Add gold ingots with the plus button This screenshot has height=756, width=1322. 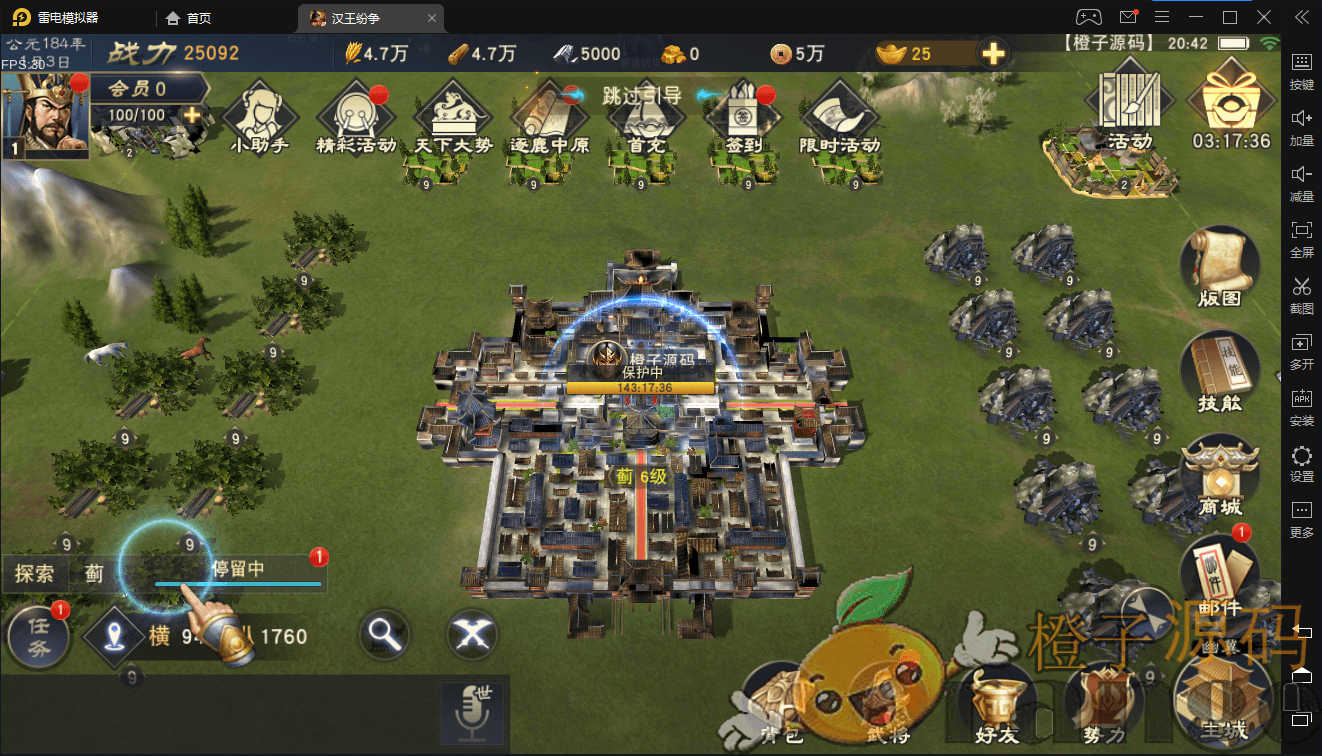[993, 54]
